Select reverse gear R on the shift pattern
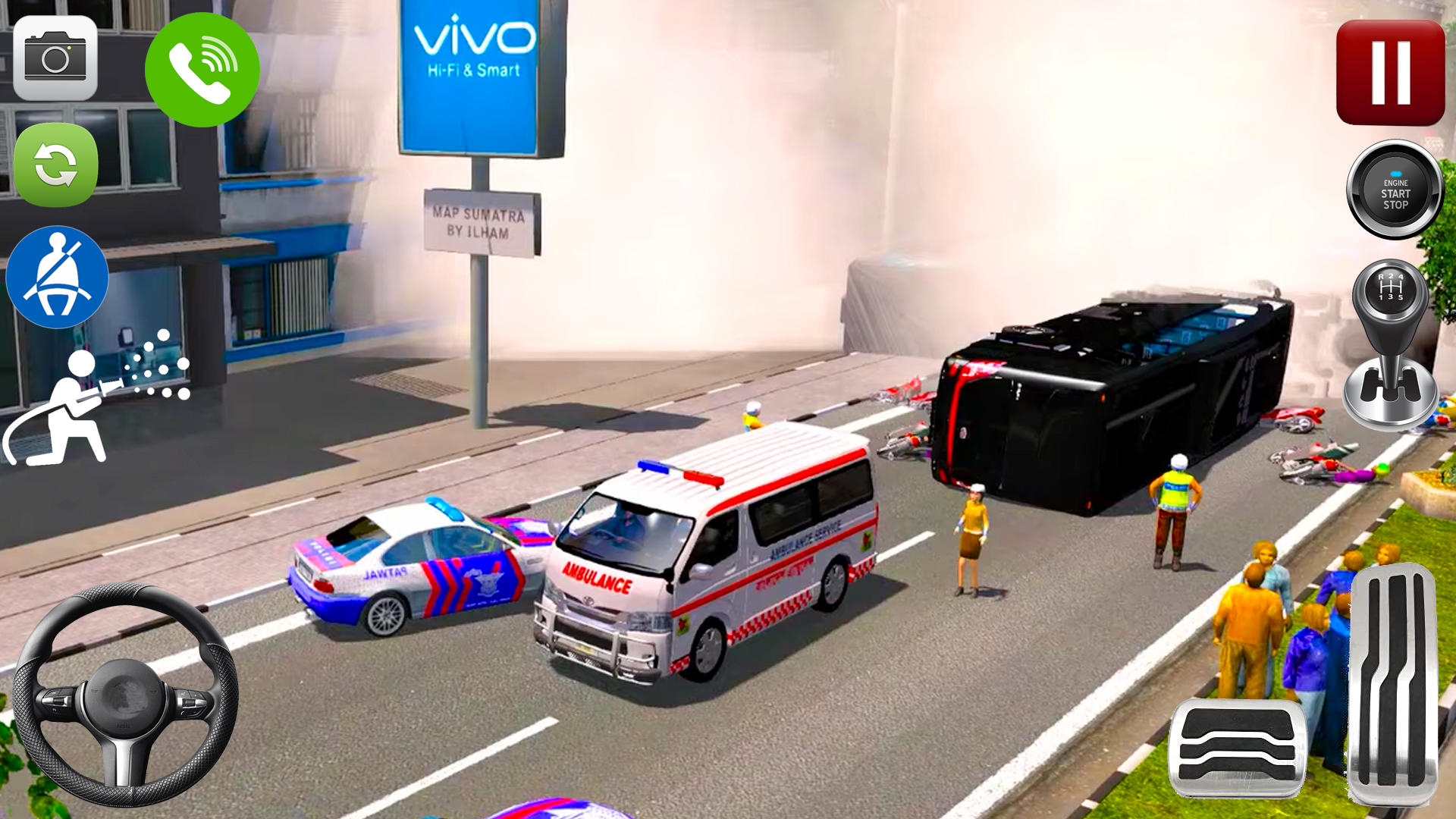This screenshot has width=1456, height=819. [x=1380, y=277]
